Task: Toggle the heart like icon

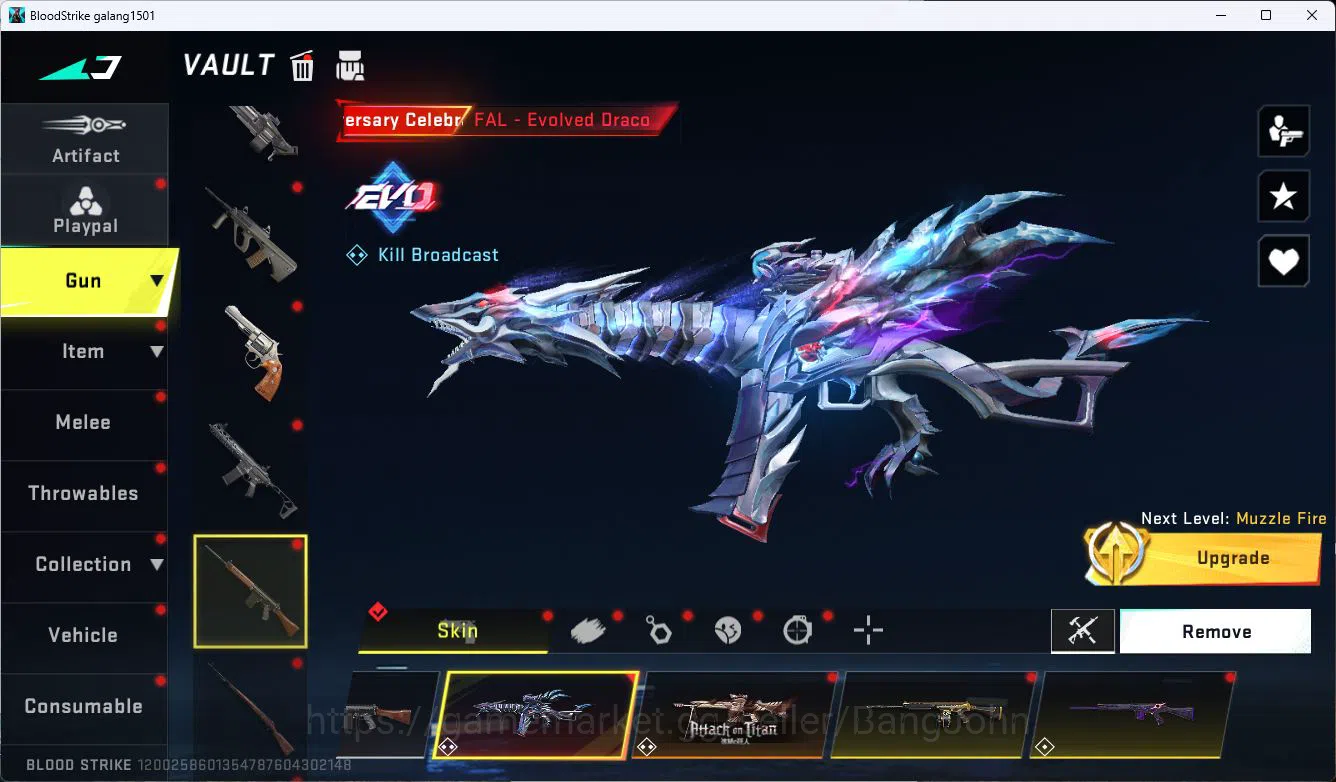Action: (1283, 261)
